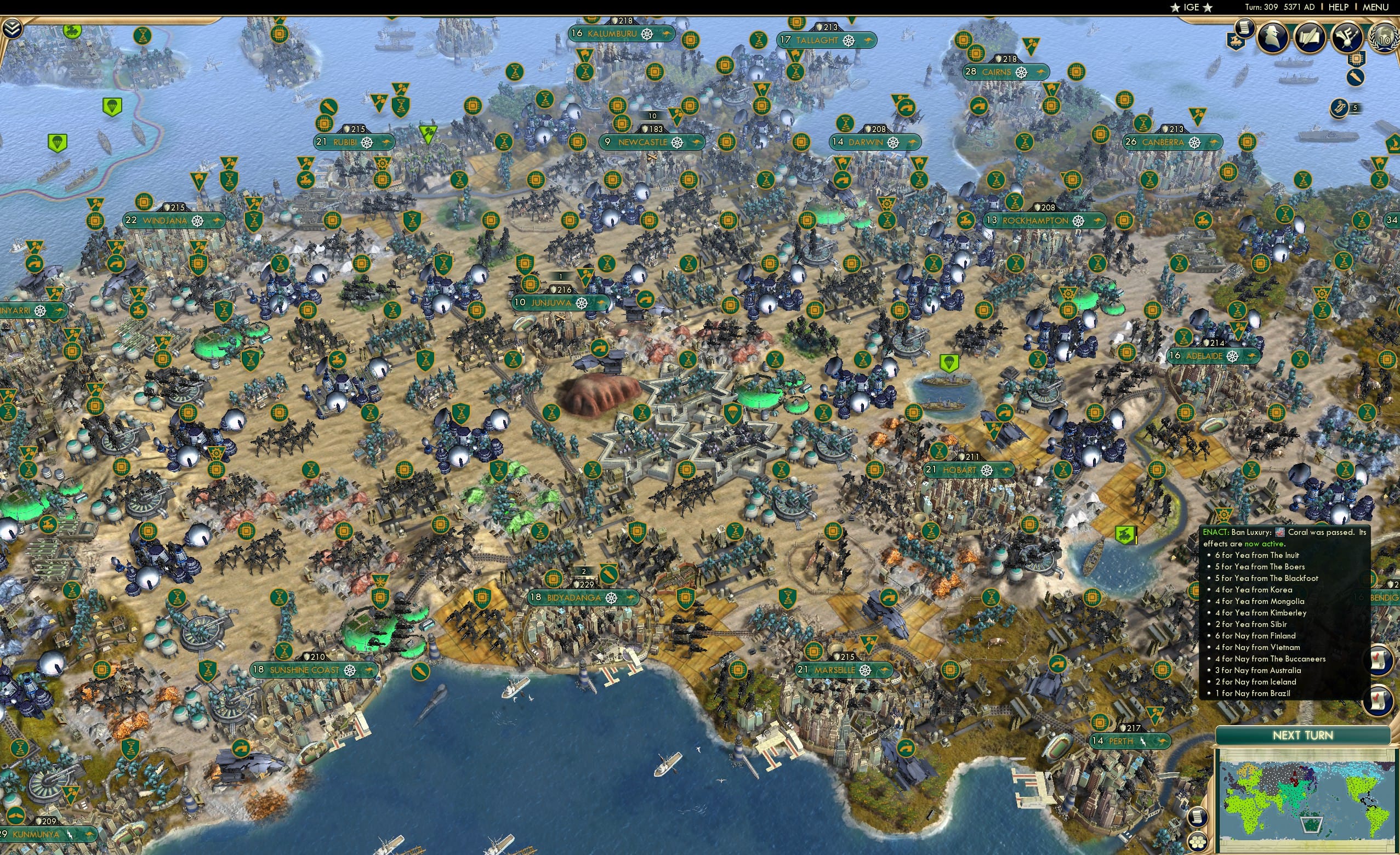Open the game MENU
Viewport: 1400px width, 855px height.
pyautogui.click(x=1375, y=7)
